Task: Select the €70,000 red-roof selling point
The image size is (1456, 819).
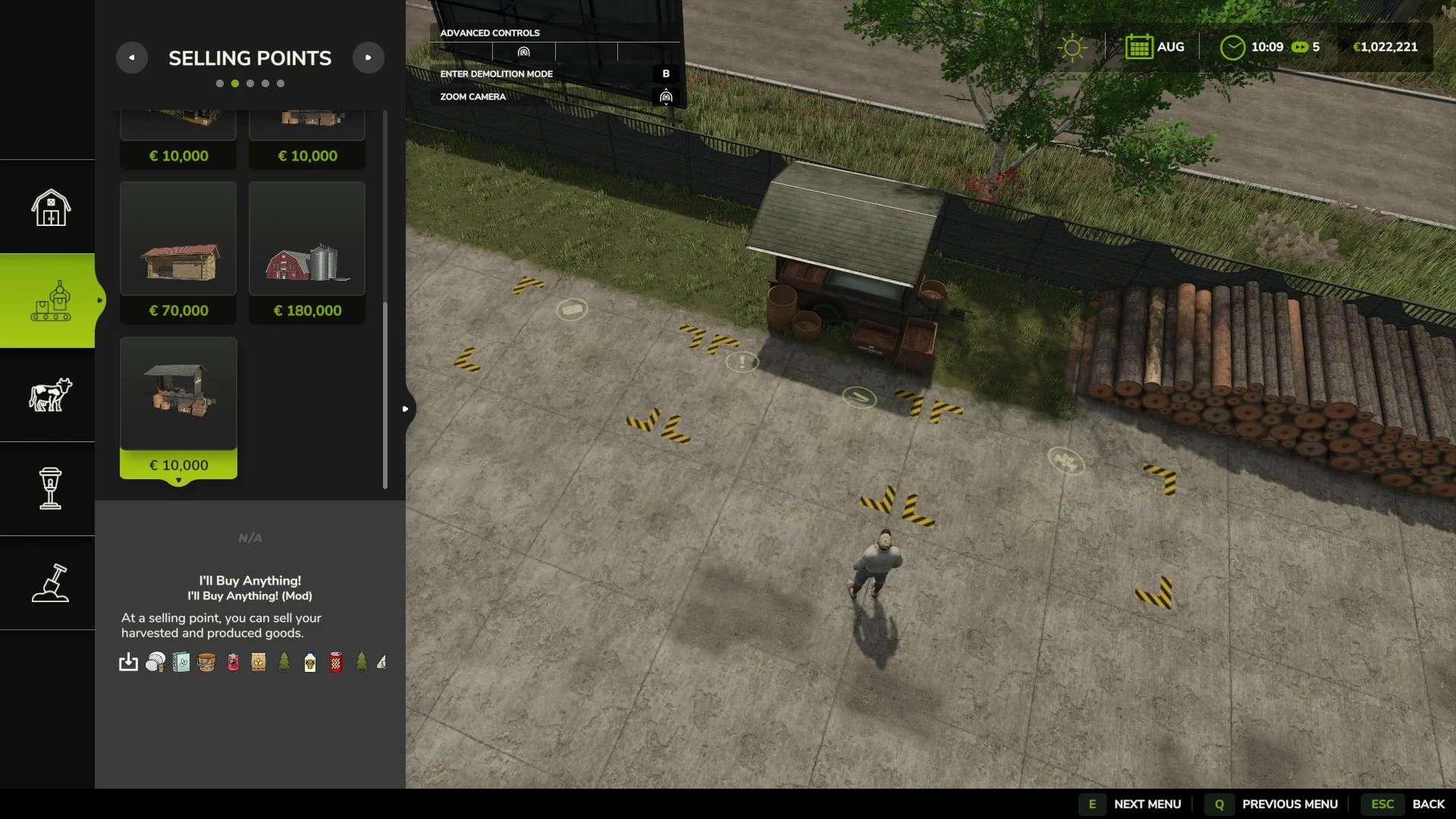Action: coord(178,252)
